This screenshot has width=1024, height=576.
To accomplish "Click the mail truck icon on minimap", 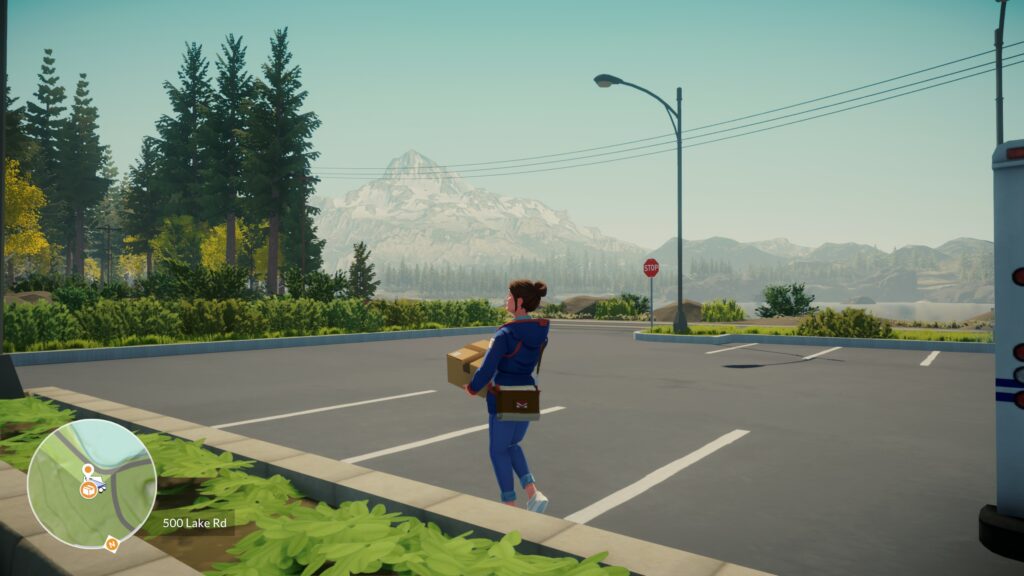I will 100,484.
